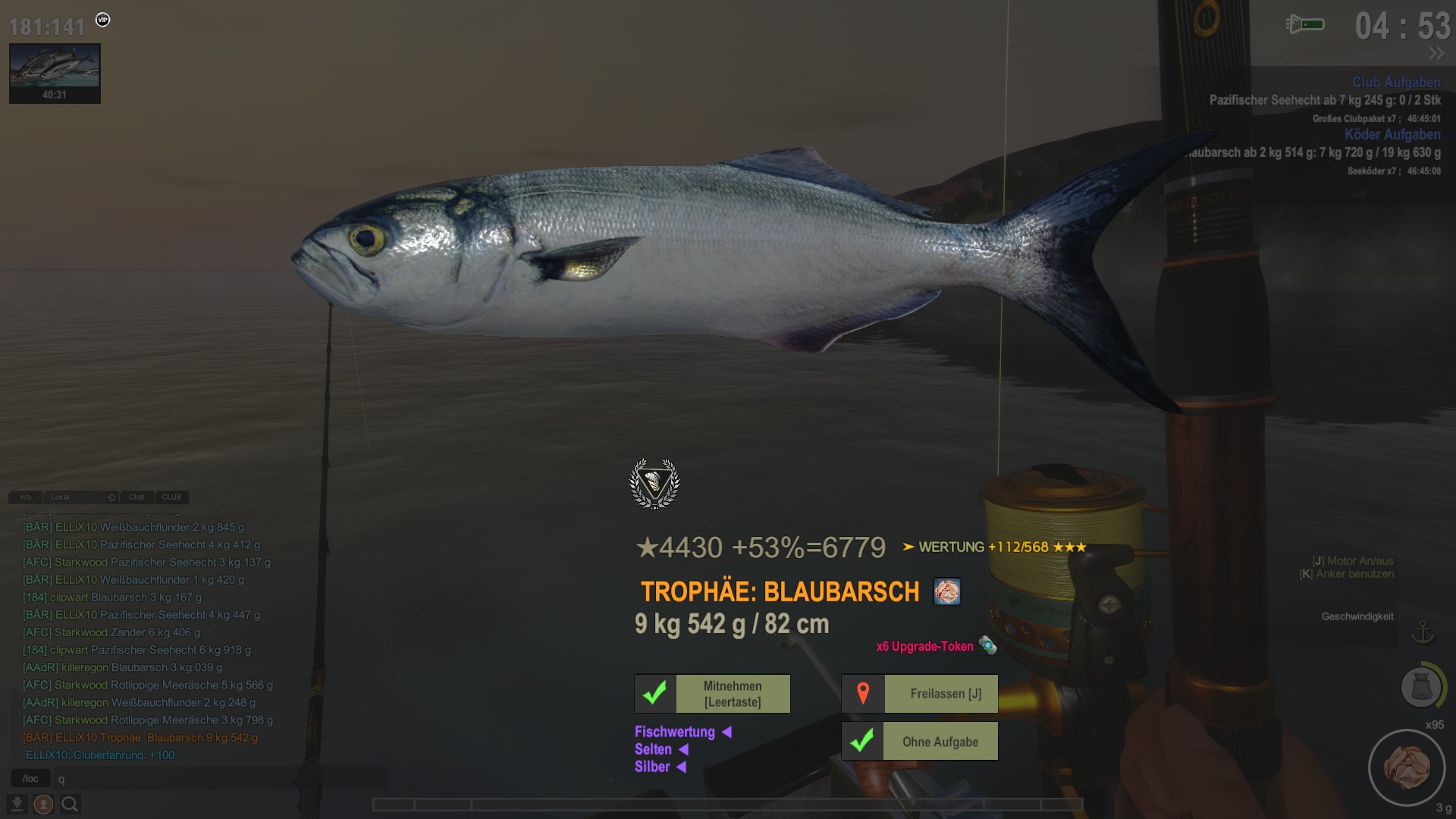This screenshot has height=819, width=1456.
Task: Open the Lokal chat channel tab
Action: (61, 497)
